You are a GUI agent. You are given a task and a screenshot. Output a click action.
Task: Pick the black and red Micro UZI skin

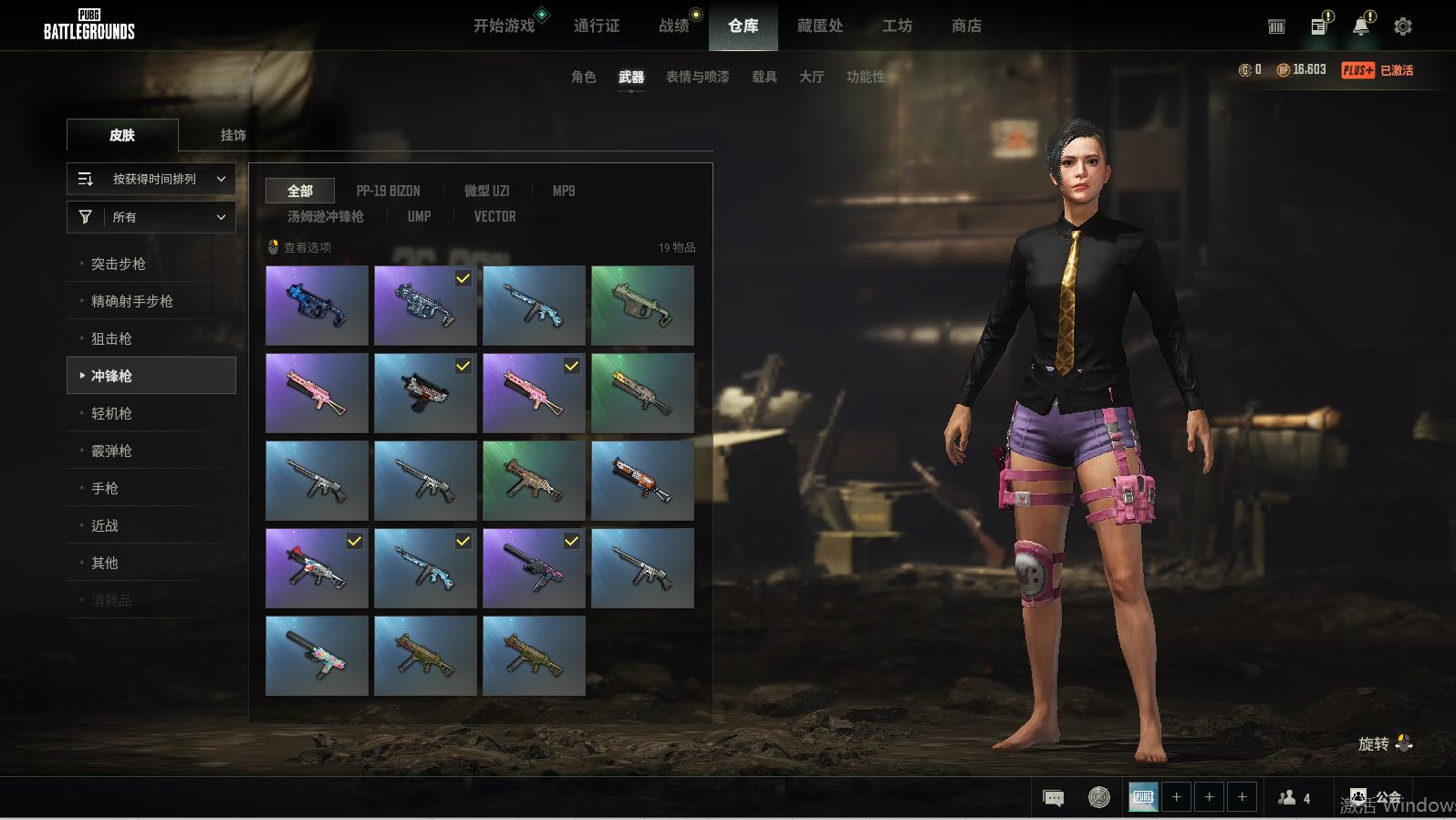pos(425,393)
